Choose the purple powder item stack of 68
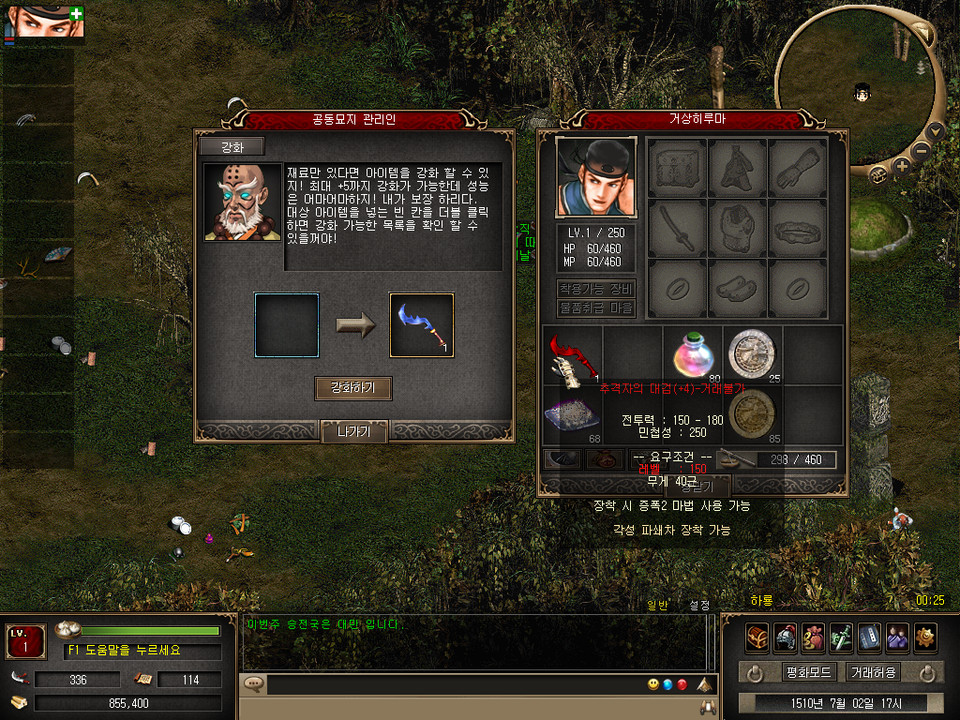Image resolution: width=960 pixels, height=720 pixels. (572, 414)
